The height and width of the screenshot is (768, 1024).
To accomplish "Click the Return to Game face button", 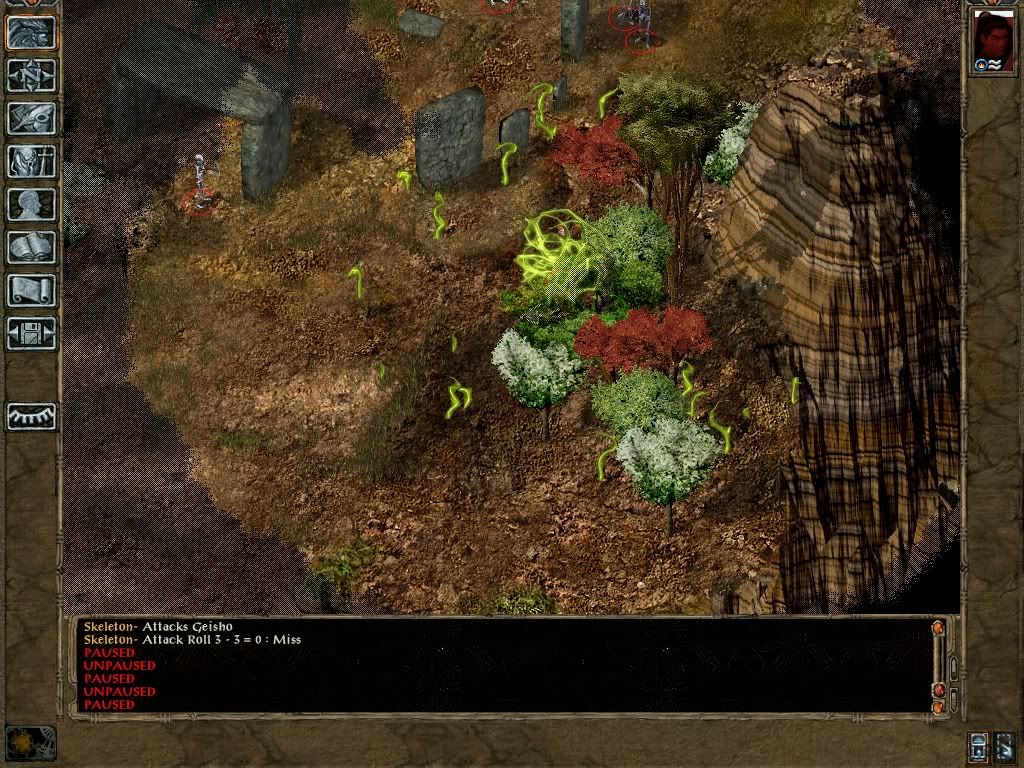I will pyautogui.click(x=31, y=33).
